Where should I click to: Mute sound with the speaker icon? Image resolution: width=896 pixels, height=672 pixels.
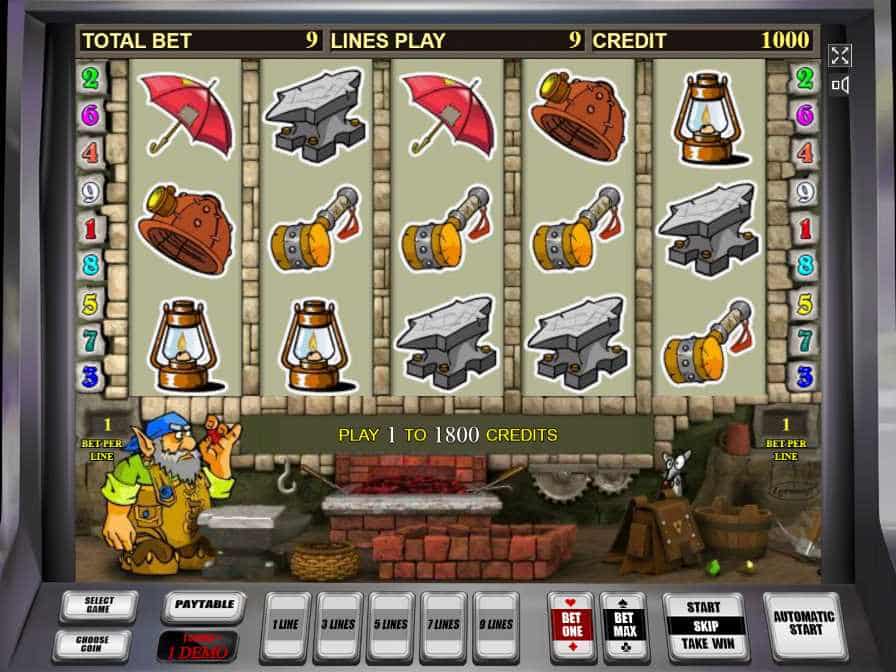click(840, 85)
